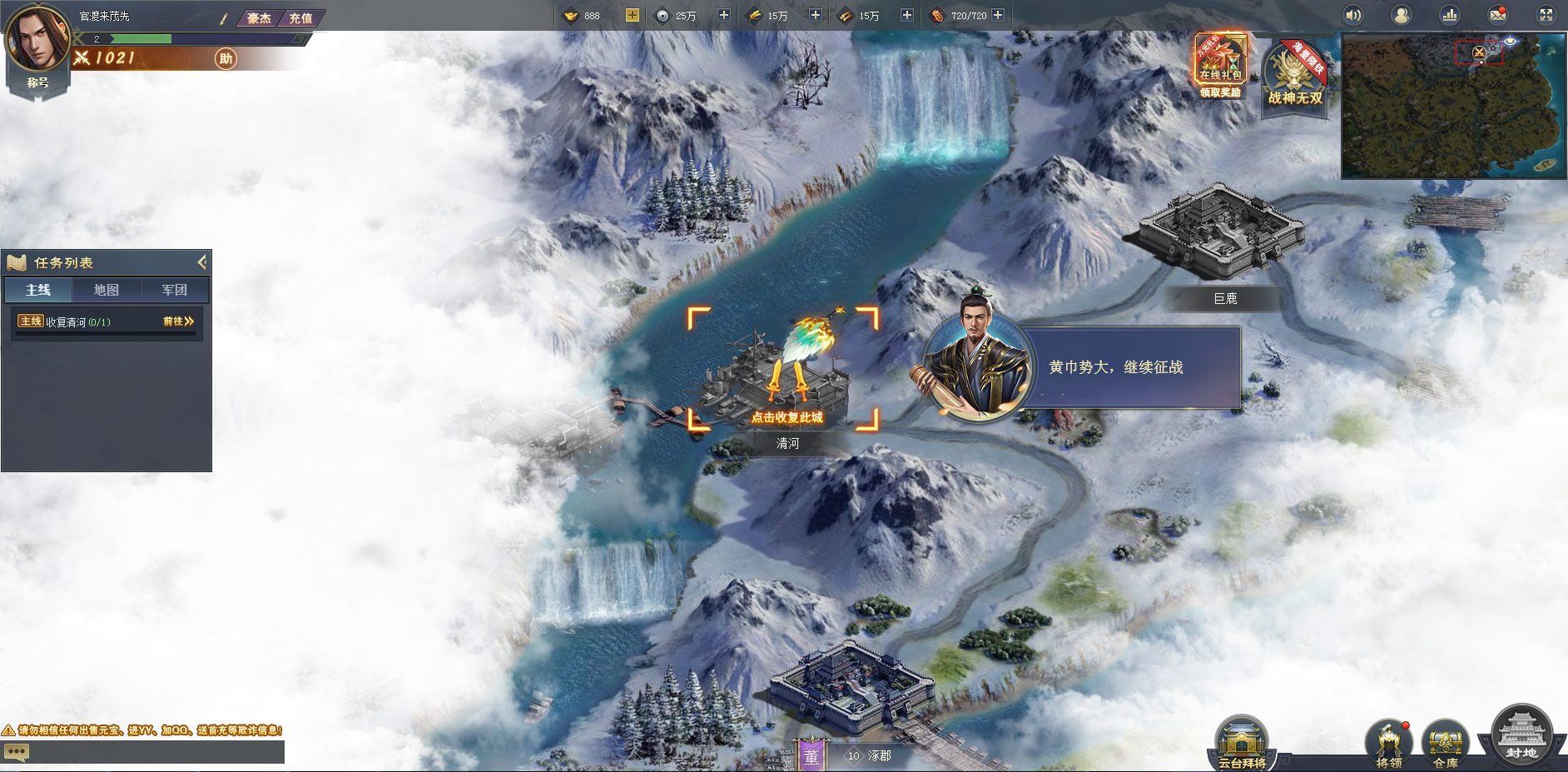Switch to the 军团 quest tab
The width and height of the screenshot is (1568, 772).
point(174,290)
